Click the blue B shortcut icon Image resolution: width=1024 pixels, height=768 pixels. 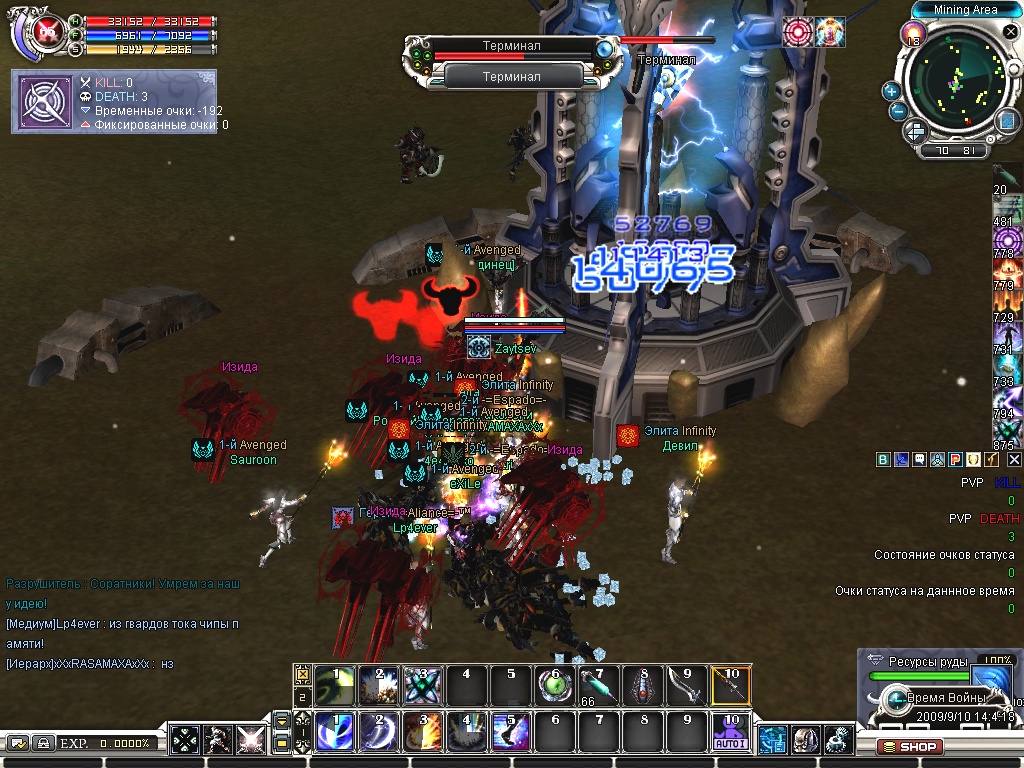(884, 459)
